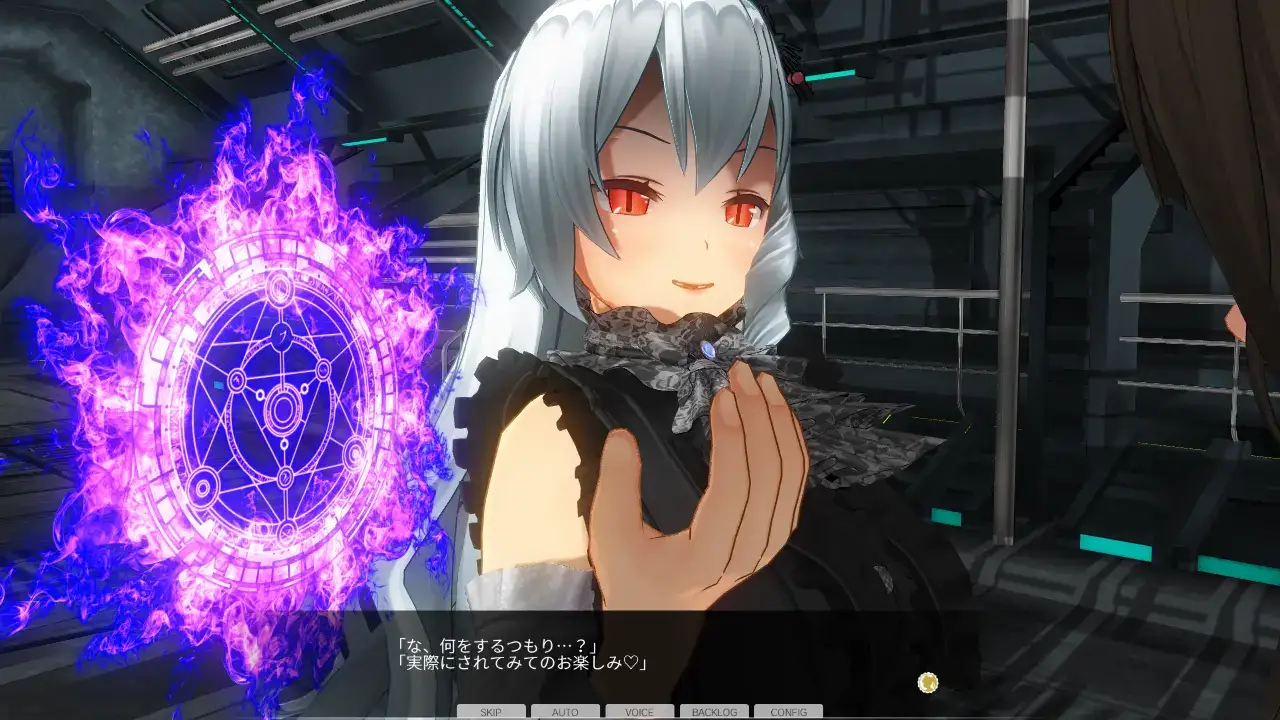Open the CONFIG settings
The image size is (1280, 720).
pyautogui.click(x=788, y=712)
